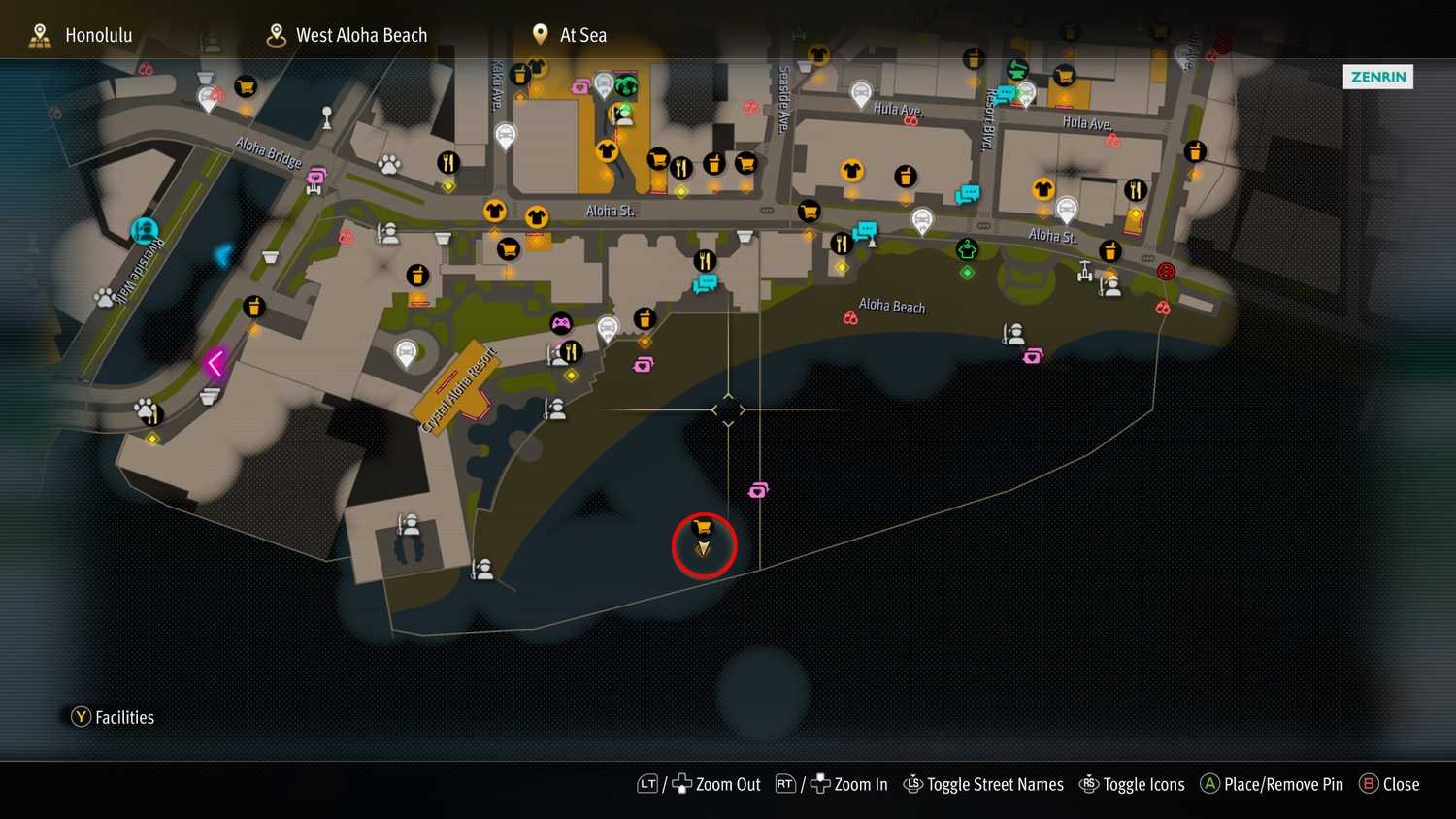The width and height of the screenshot is (1456, 819).
Task: Select the paw print marker near Aloha Bridge
Action: click(389, 164)
